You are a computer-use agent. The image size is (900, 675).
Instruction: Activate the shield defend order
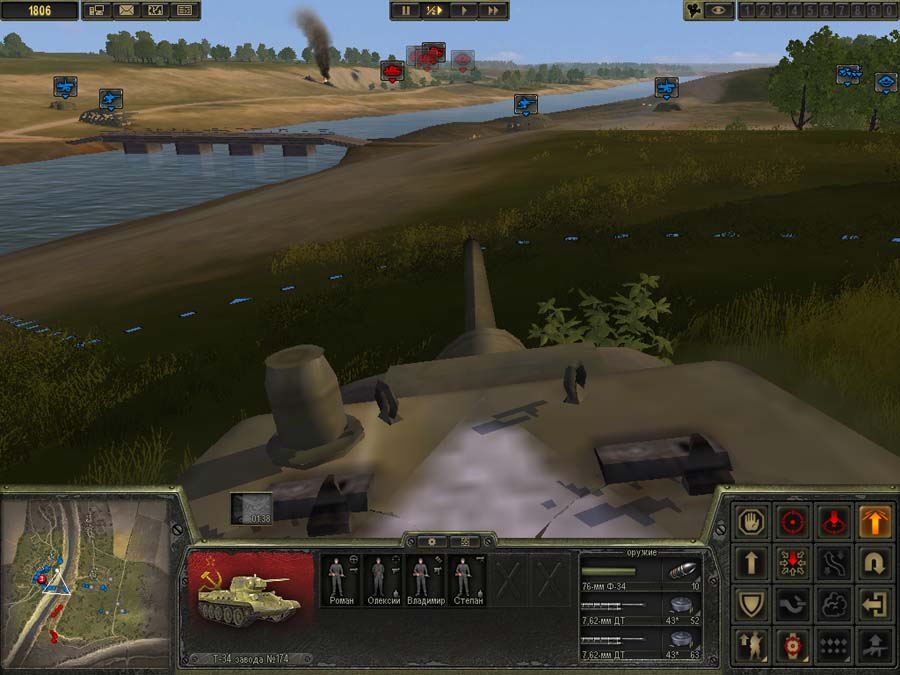pos(752,604)
